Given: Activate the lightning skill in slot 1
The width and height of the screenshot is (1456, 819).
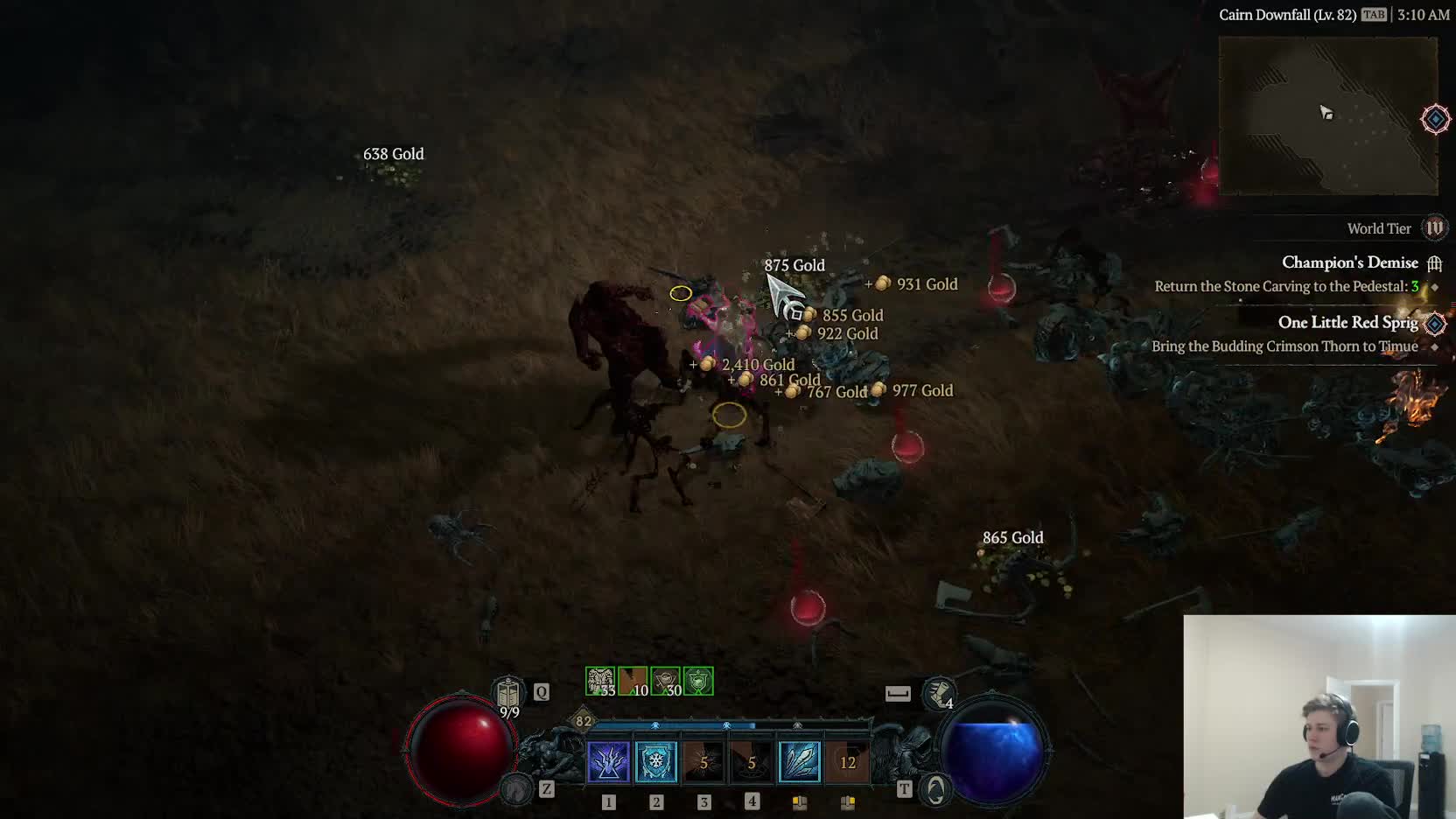Looking at the screenshot, I should click(x=608, y=762).
